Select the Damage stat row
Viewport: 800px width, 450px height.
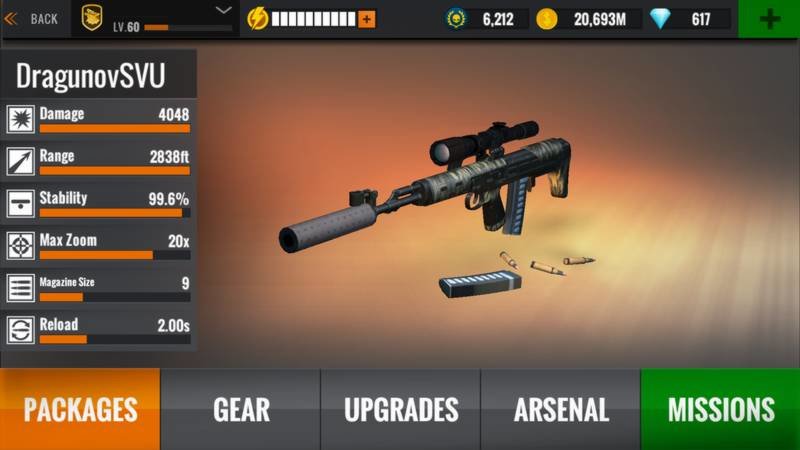click(98, 120)
